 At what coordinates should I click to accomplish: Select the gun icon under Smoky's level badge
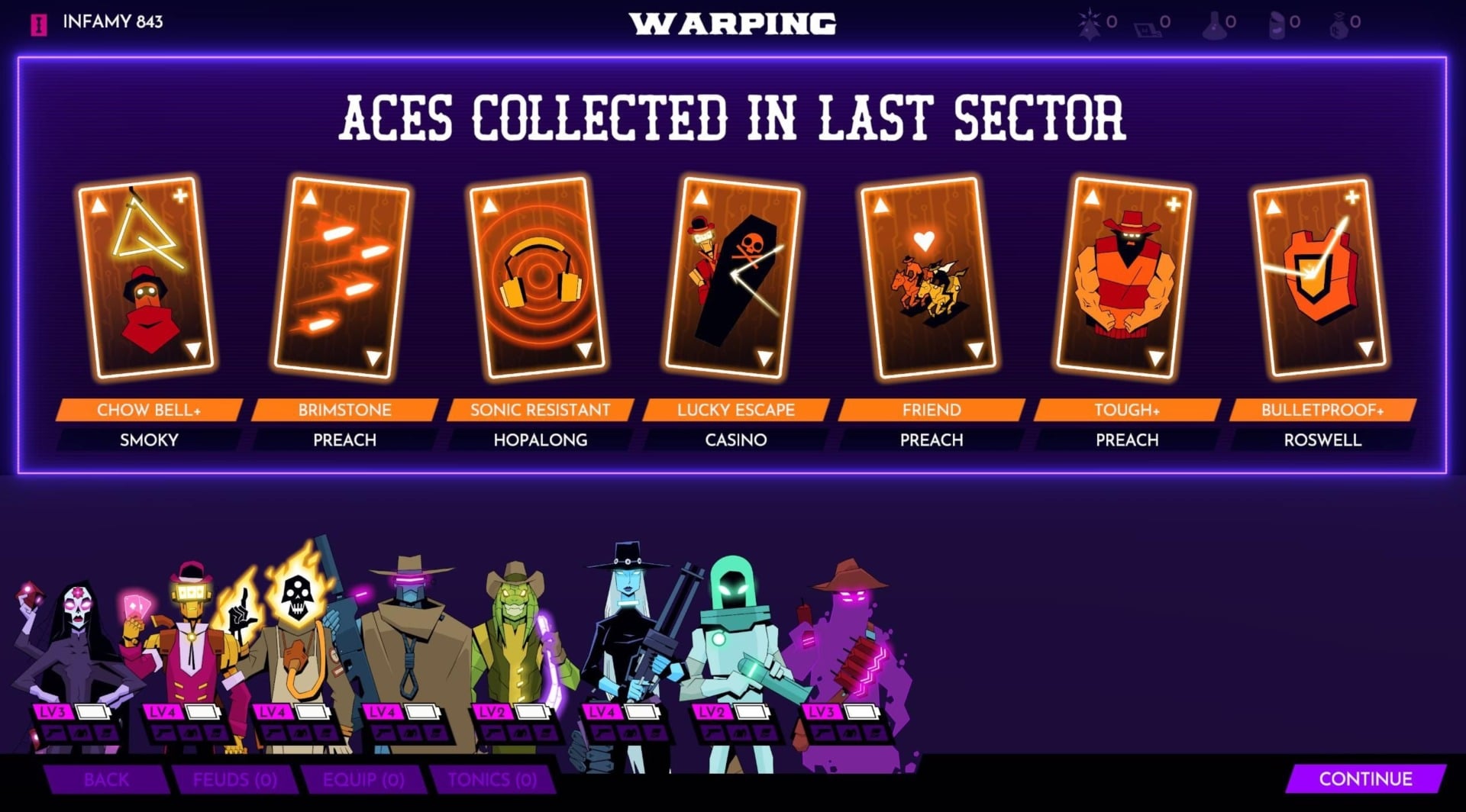pos(822,733)
